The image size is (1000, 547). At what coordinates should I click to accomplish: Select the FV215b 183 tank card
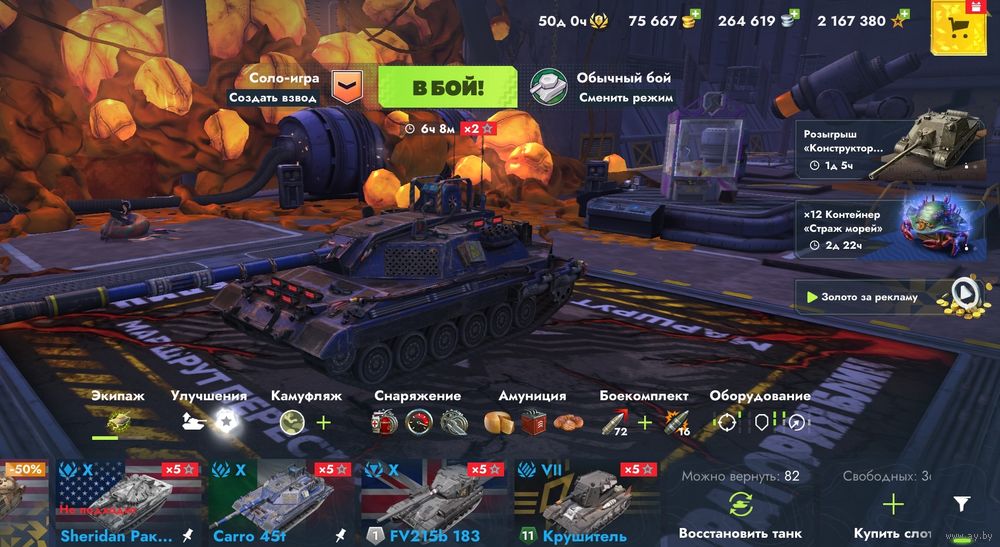click(x=433, y=502)
